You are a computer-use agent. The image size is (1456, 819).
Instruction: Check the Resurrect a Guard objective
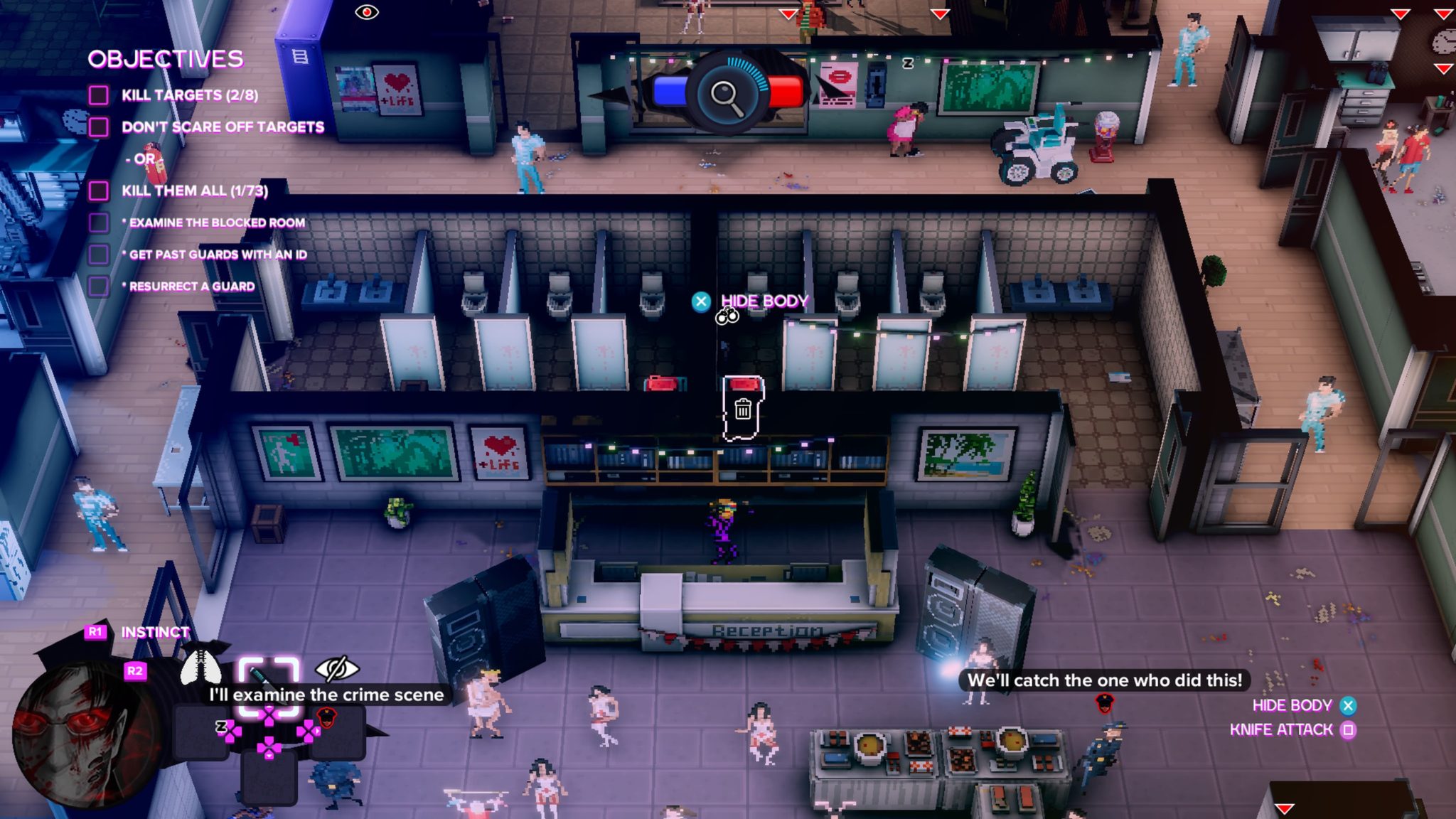191,287
